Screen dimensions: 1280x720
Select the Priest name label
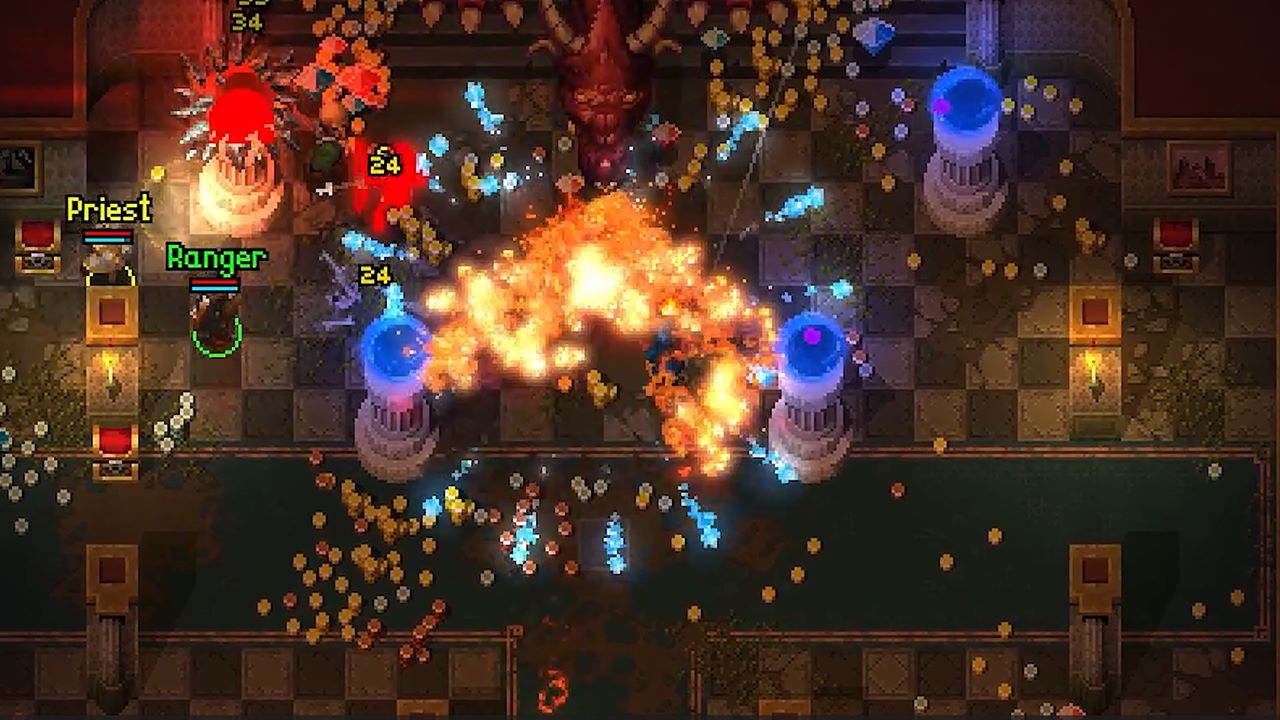pyautogui.click(x=108, y=209)
